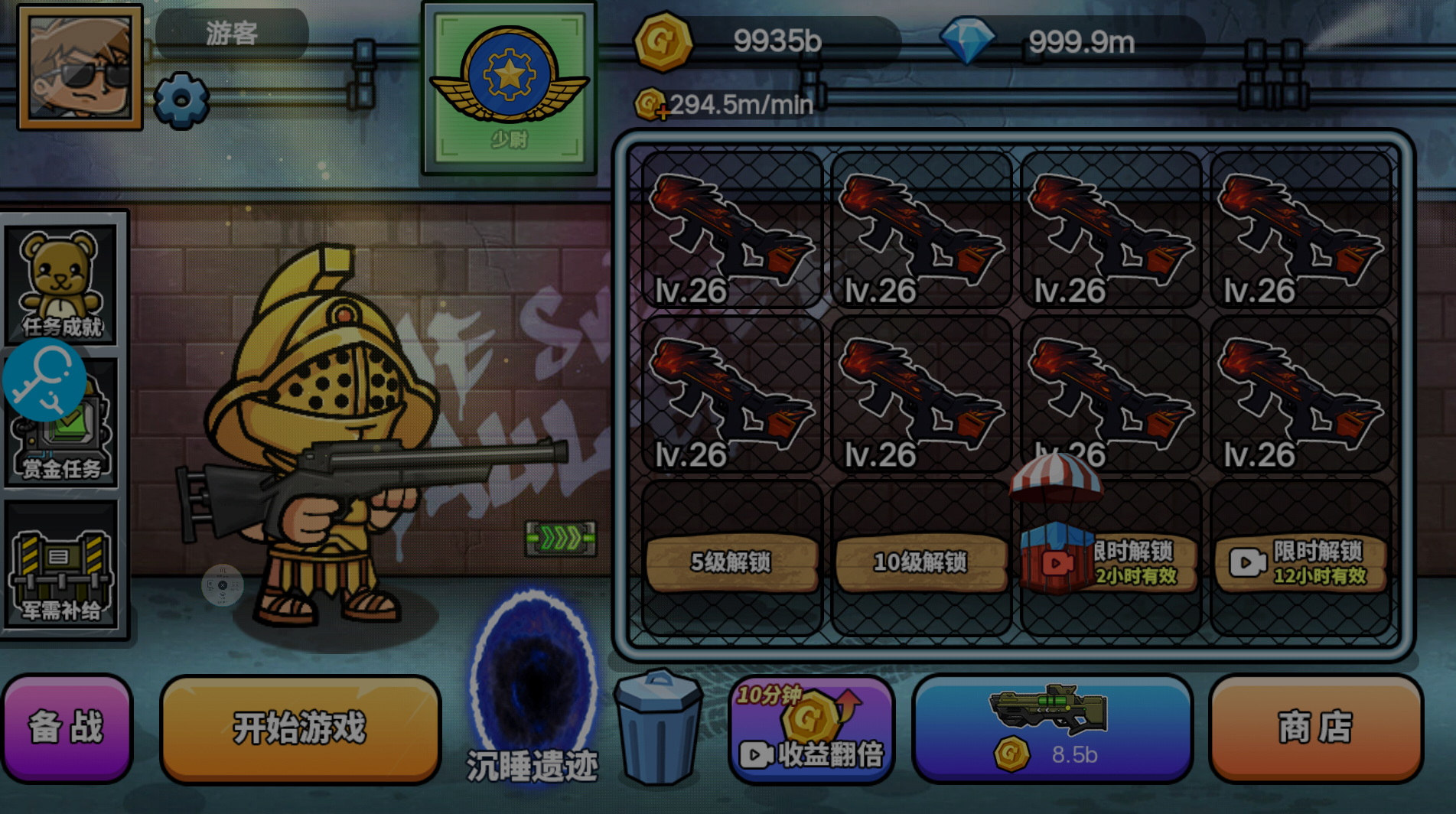Open 任务成就 achievements with teddy bear

tap(61, 283)
